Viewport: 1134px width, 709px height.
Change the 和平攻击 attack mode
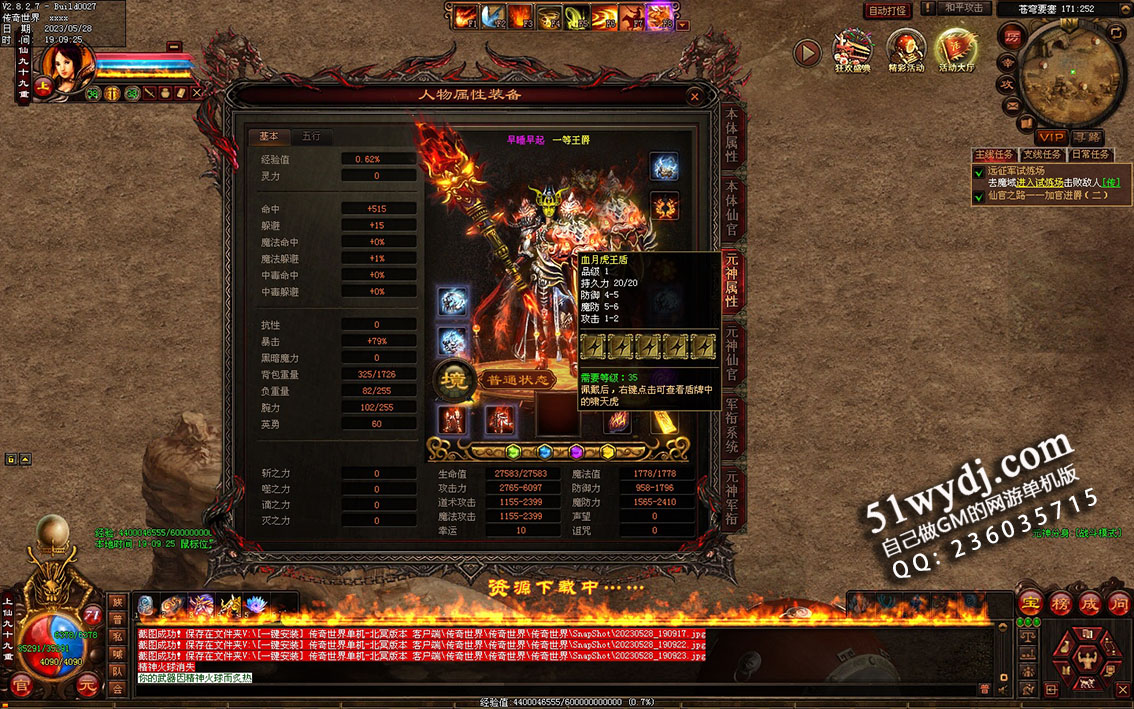tap(964, 9)
